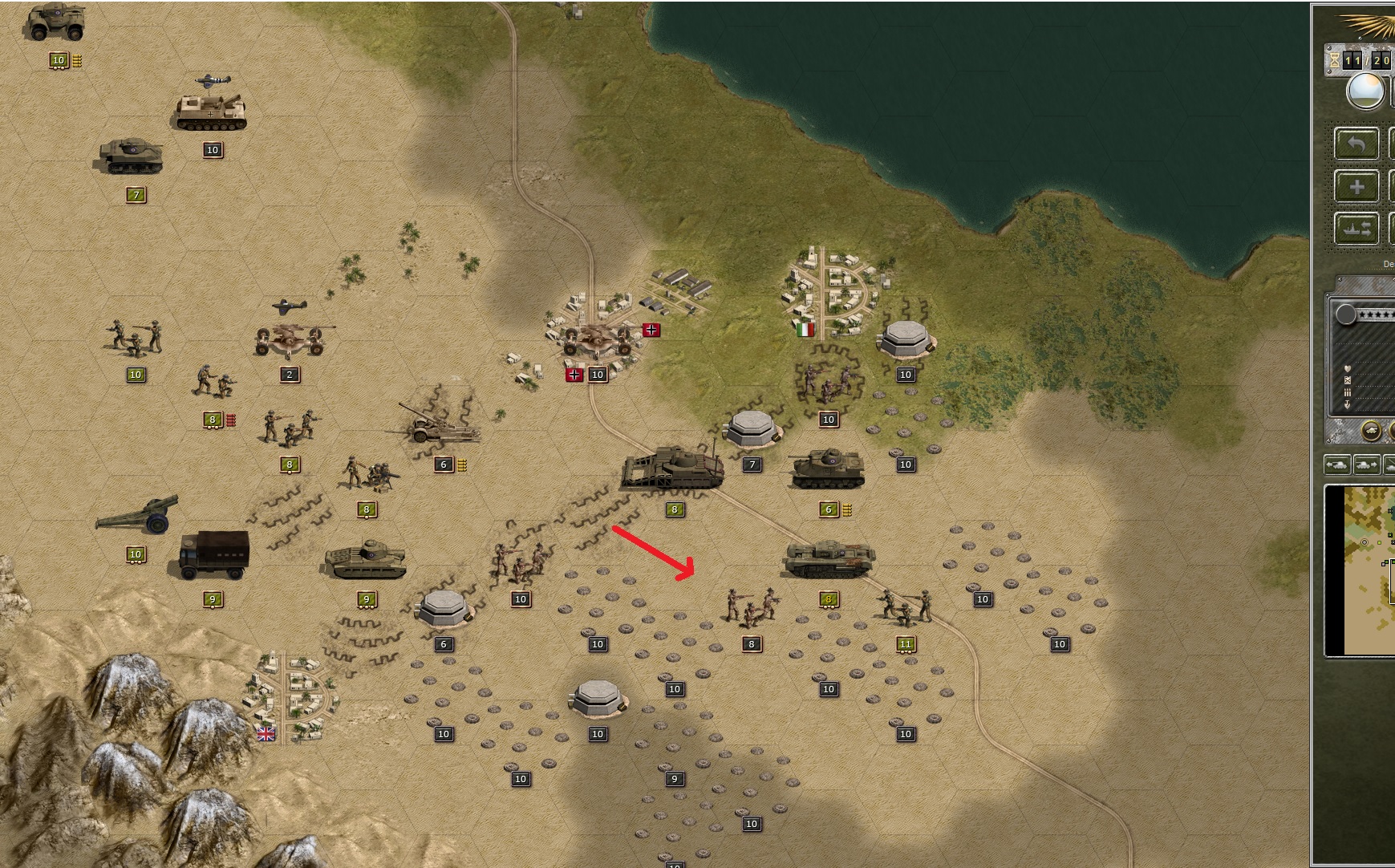Toggle the day/night globe display
This screenshot has width=1395, height=868.
1368,90
